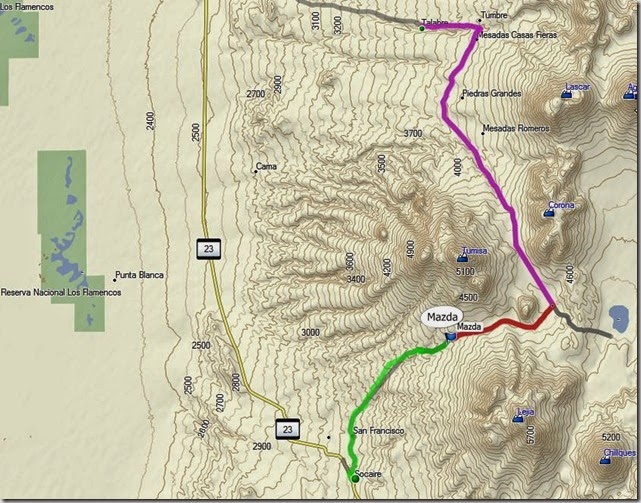641x503 pixels.
Task: Select the Lascar summit marker
Action: point(569,96)
